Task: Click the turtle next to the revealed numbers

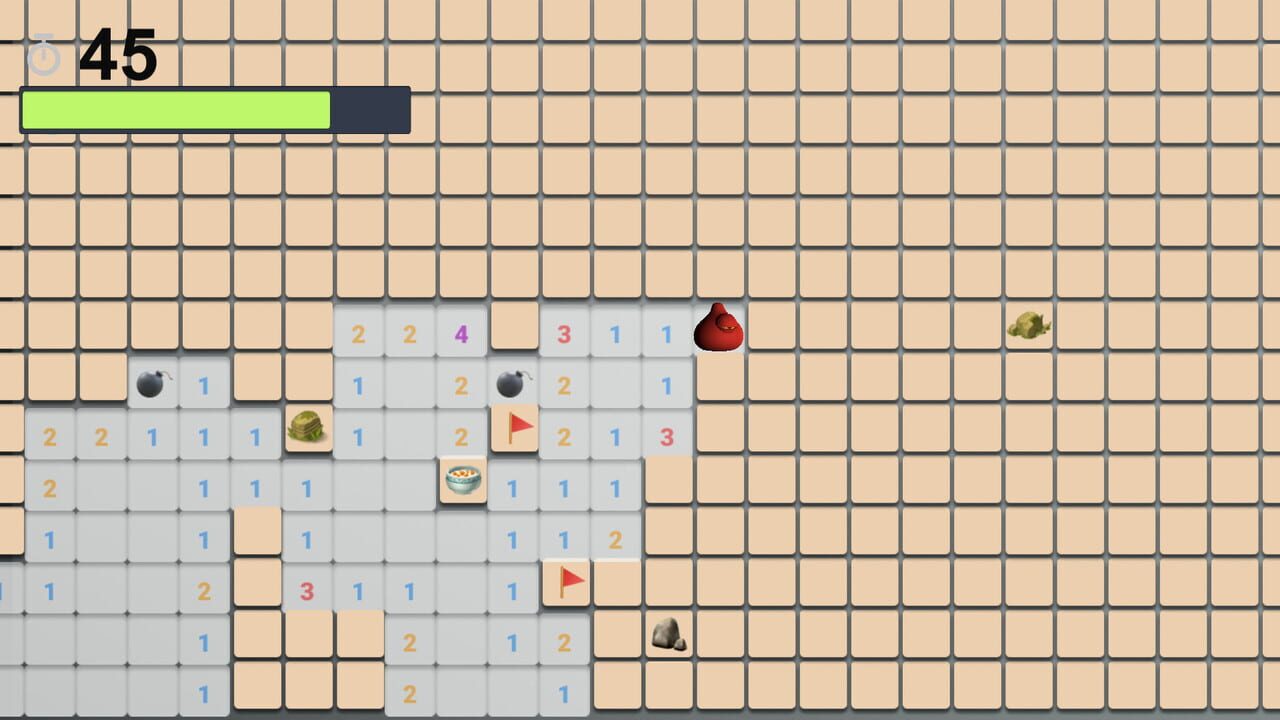Action: coord(308,427)
